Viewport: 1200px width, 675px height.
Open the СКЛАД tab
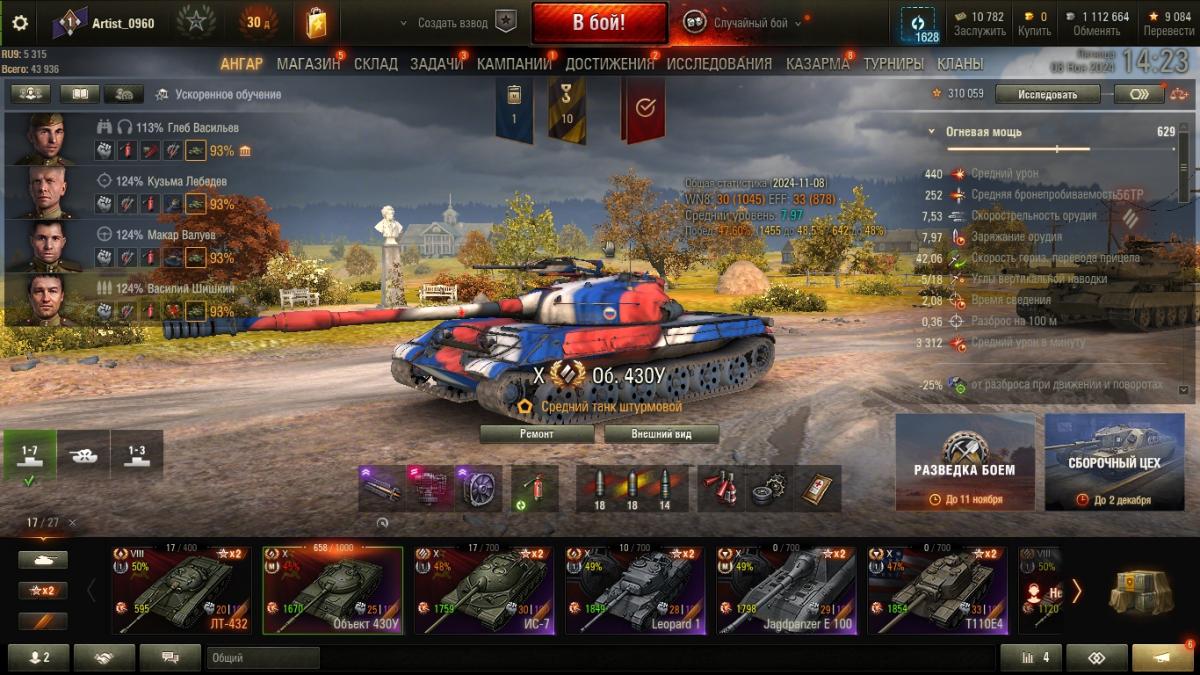tap(375, 64)
